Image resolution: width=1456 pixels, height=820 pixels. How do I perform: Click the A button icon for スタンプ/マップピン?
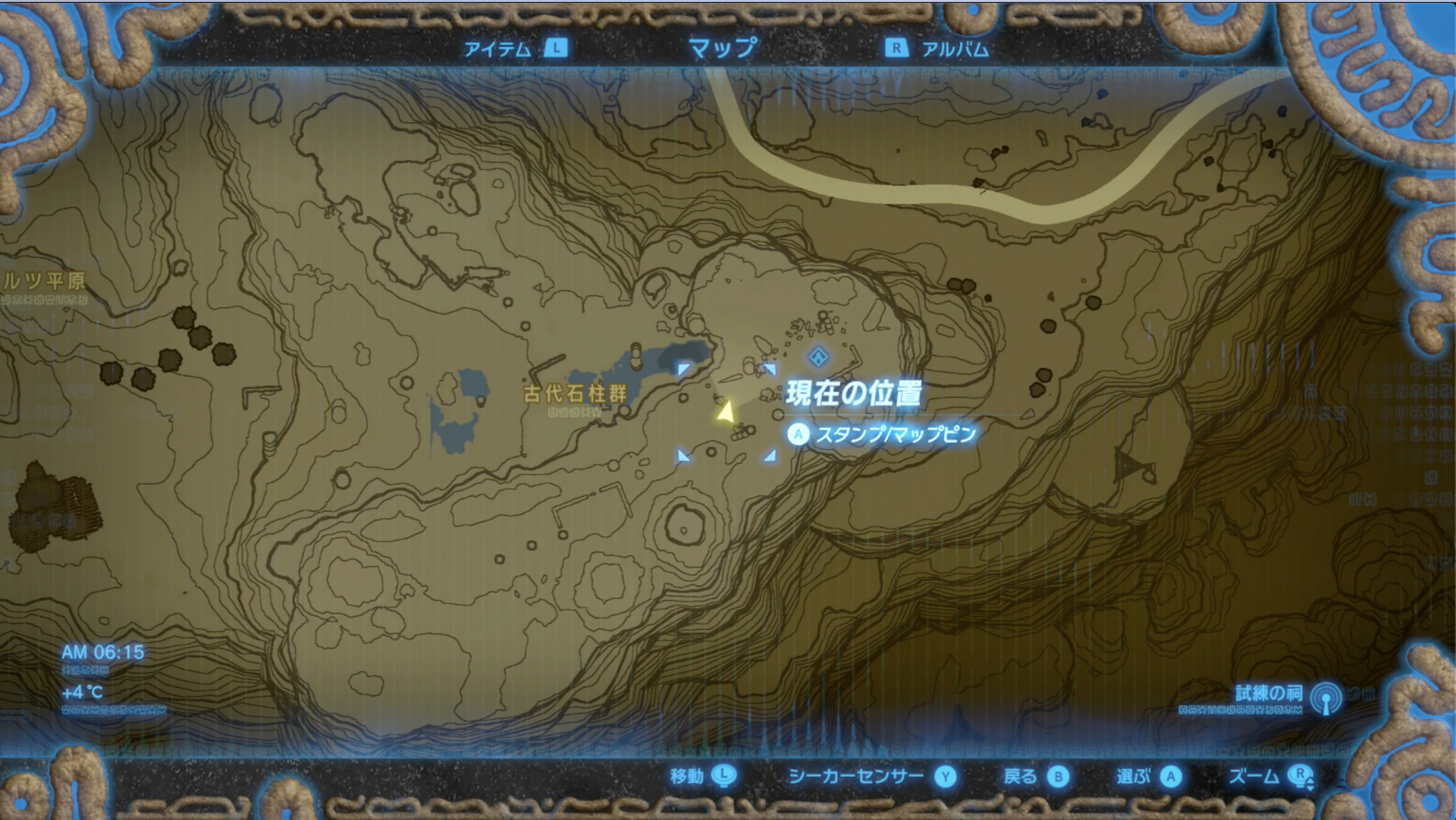(797, 435)
